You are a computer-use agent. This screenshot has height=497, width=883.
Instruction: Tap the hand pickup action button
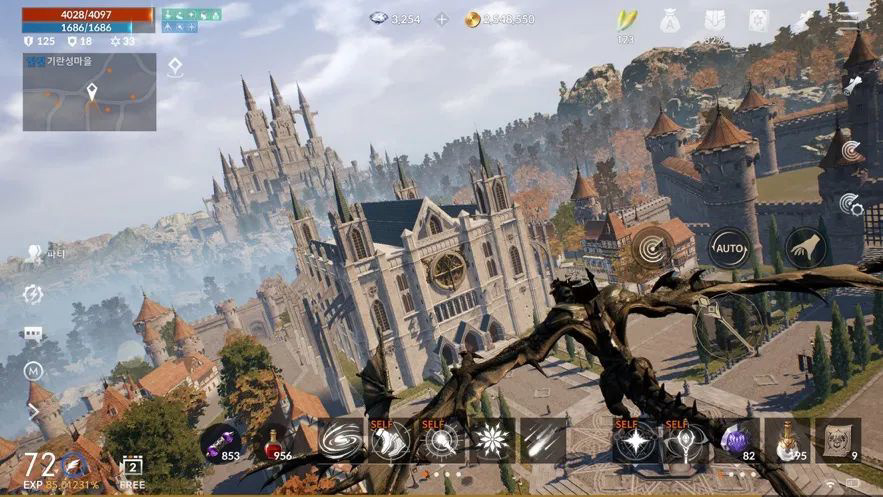(805, 248)
